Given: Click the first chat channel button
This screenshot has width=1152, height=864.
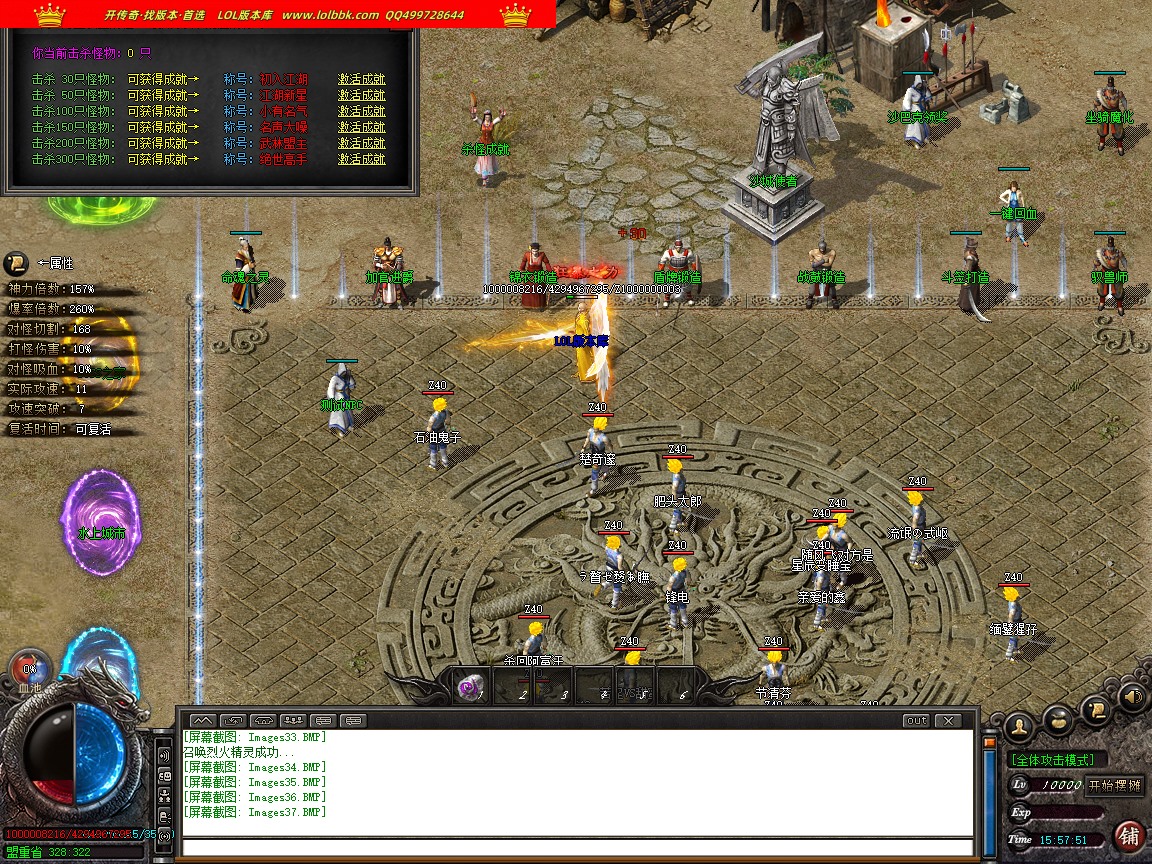Looking at the screenshot, I should coord(202,720).
